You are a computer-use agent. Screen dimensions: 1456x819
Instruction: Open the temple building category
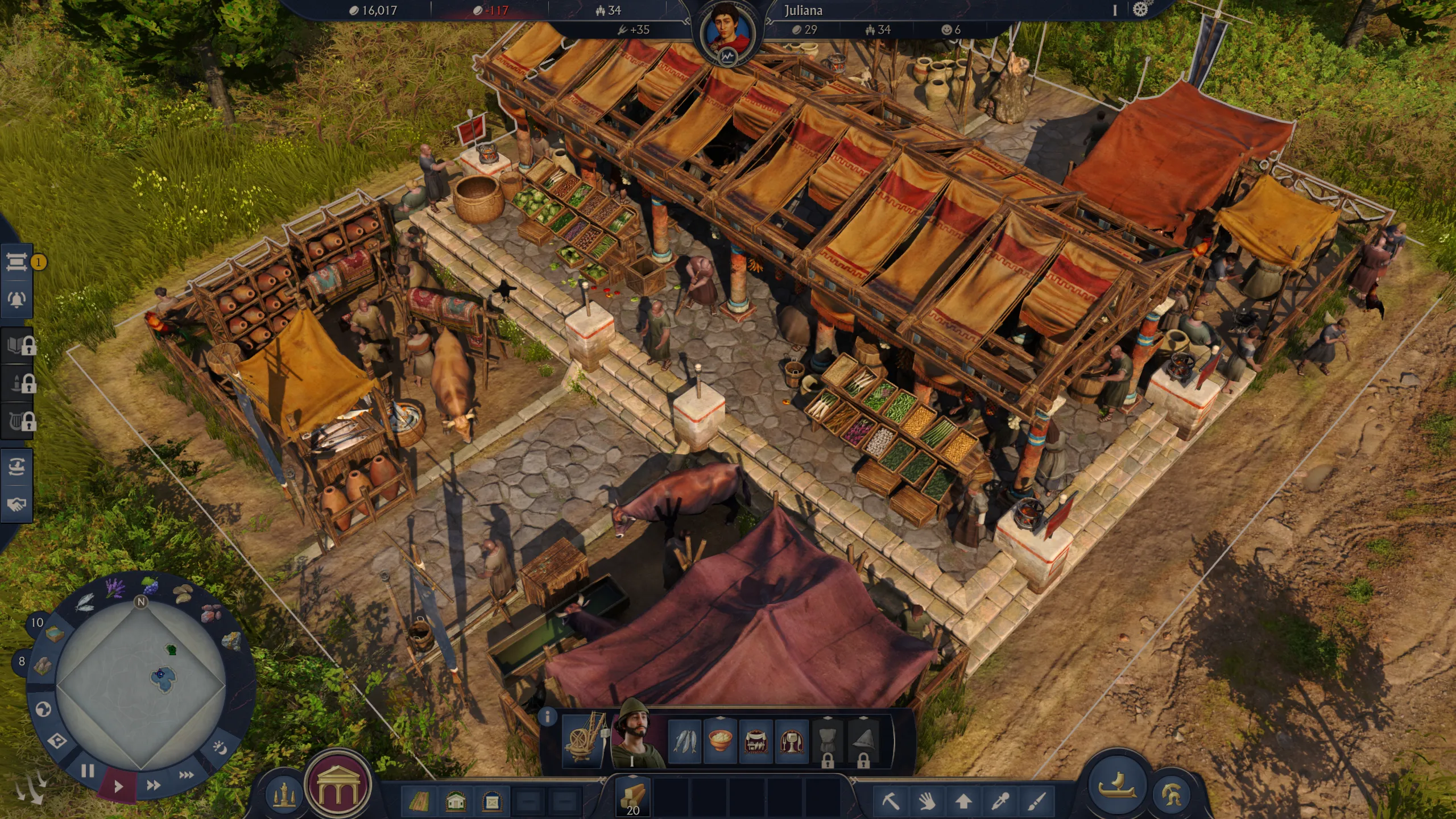point(338,785)
